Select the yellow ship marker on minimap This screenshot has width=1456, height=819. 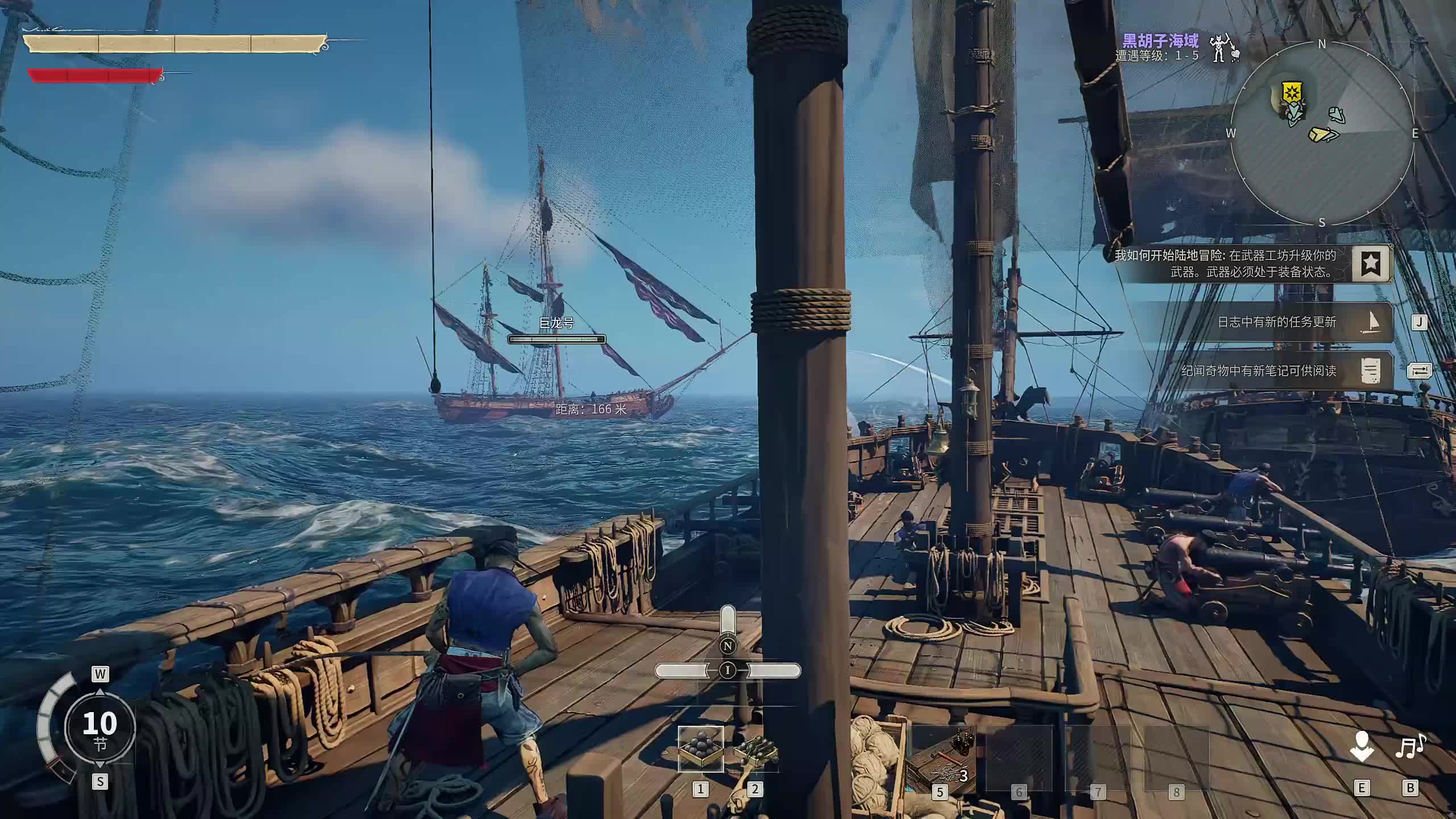click(1323, 135)
